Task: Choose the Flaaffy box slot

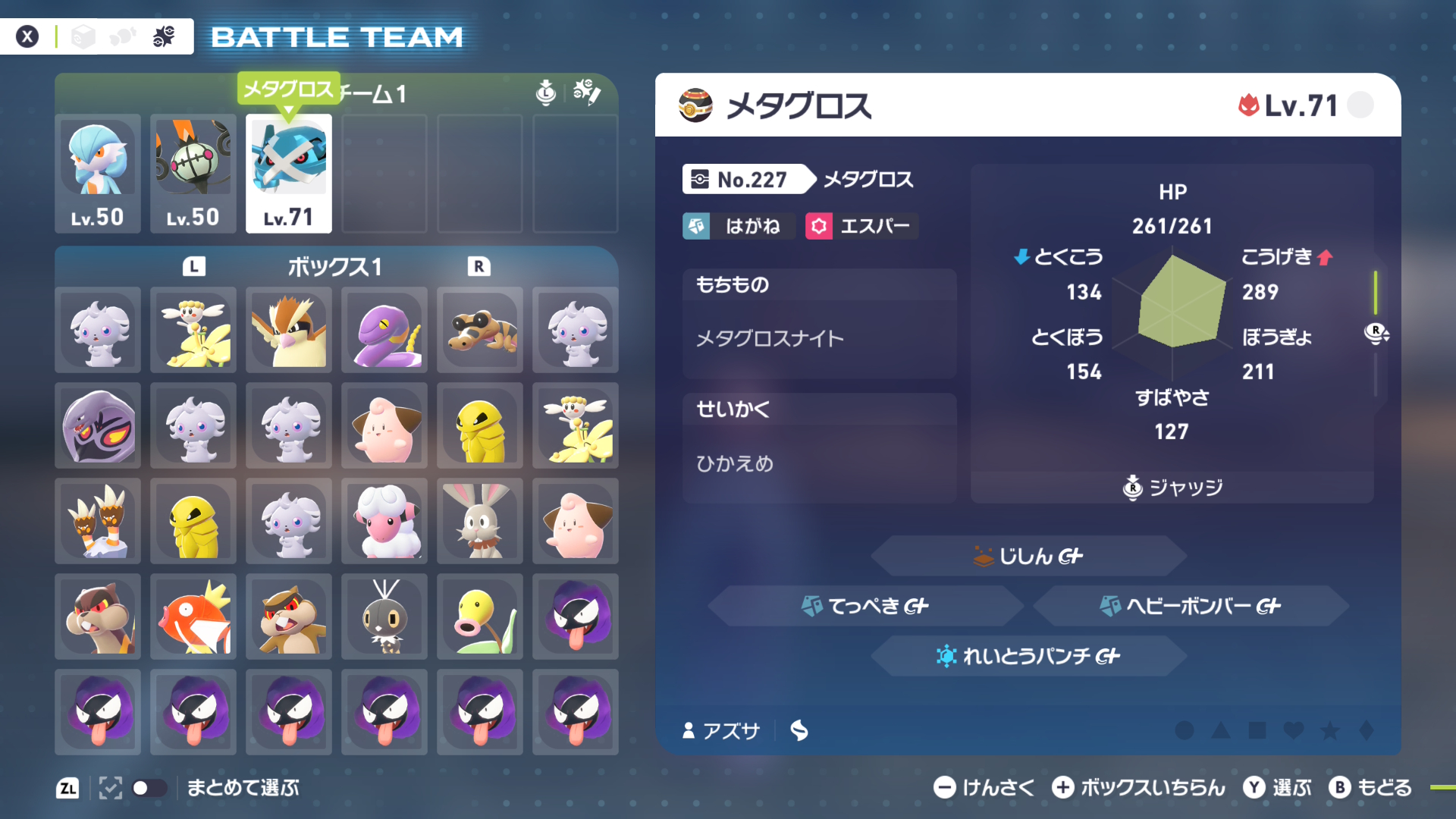Action: coord(384,521)
